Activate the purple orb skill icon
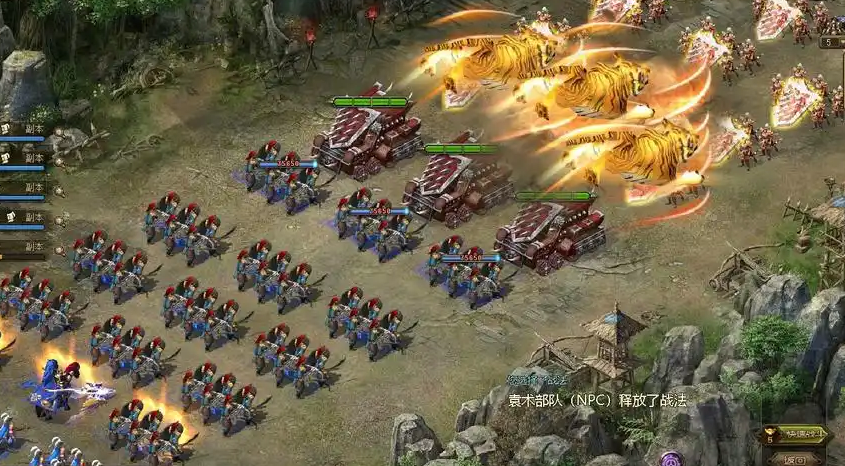 pos(671,460)
